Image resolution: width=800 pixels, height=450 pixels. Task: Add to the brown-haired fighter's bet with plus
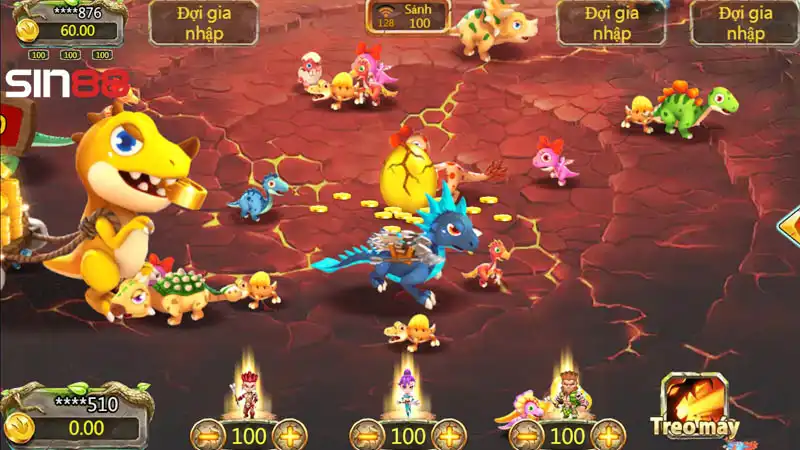[608, 436]
